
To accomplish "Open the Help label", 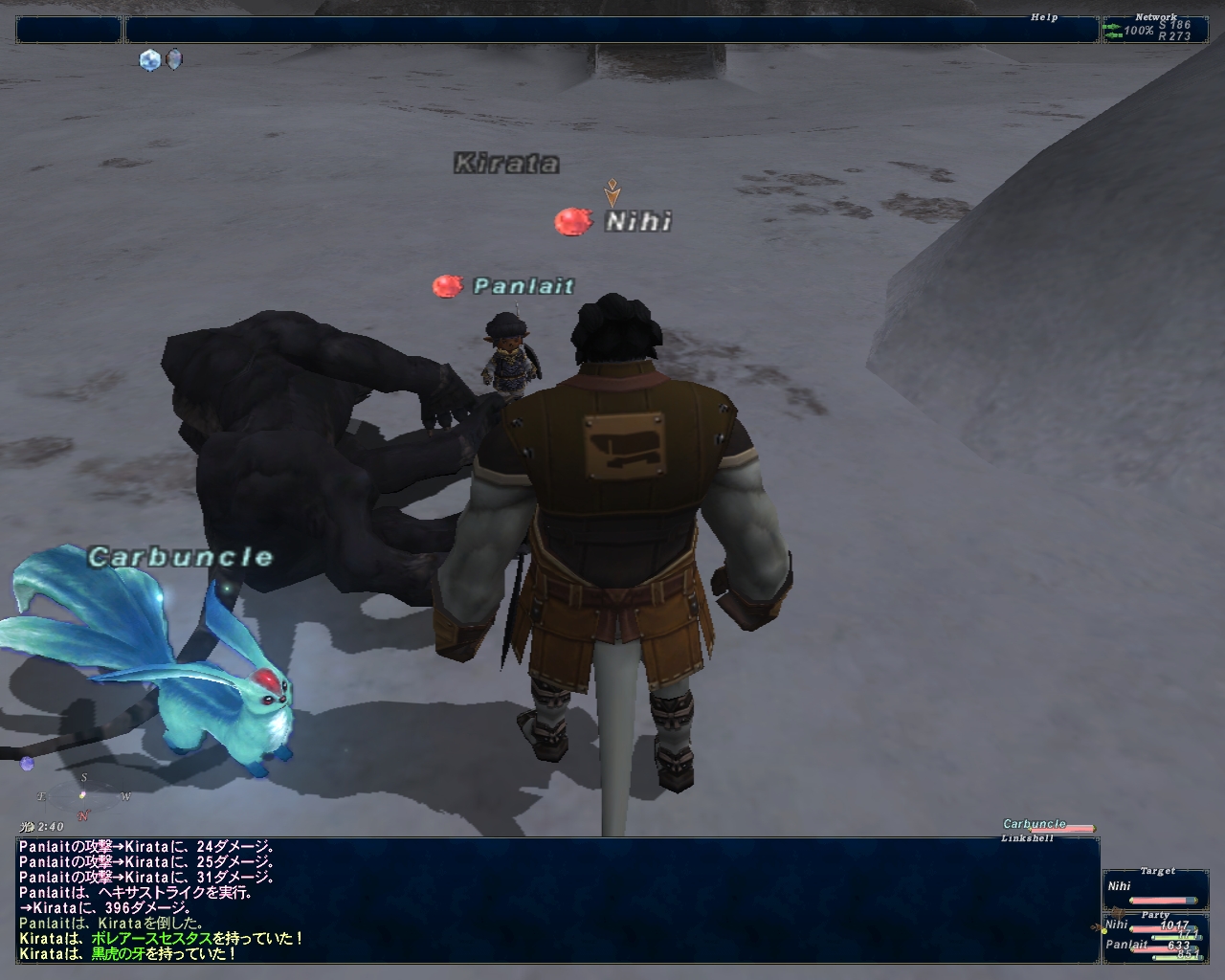I will click(x=1044, y=17).
